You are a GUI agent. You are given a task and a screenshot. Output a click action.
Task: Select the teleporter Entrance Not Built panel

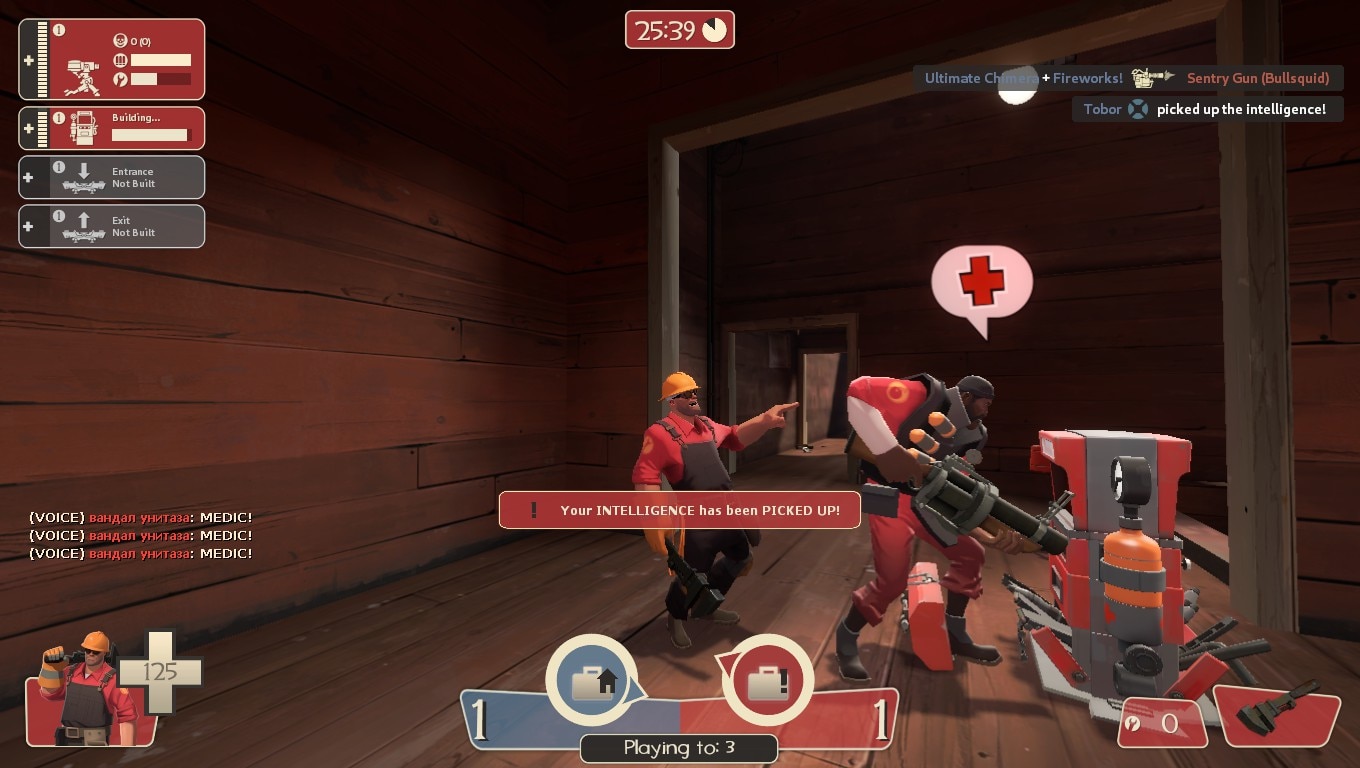[x=112, y=178]
